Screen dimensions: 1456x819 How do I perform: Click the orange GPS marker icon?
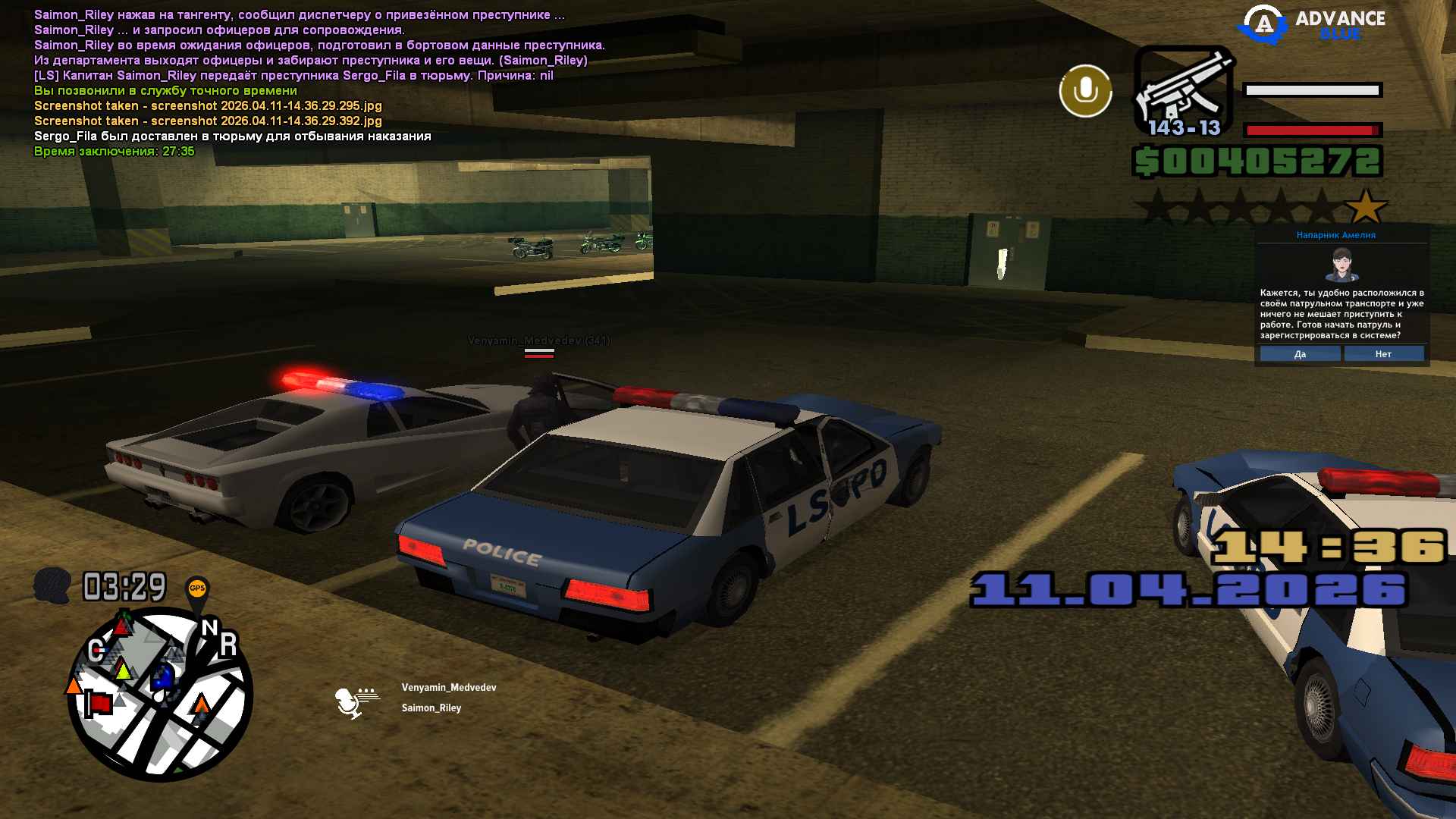(197, 589)
